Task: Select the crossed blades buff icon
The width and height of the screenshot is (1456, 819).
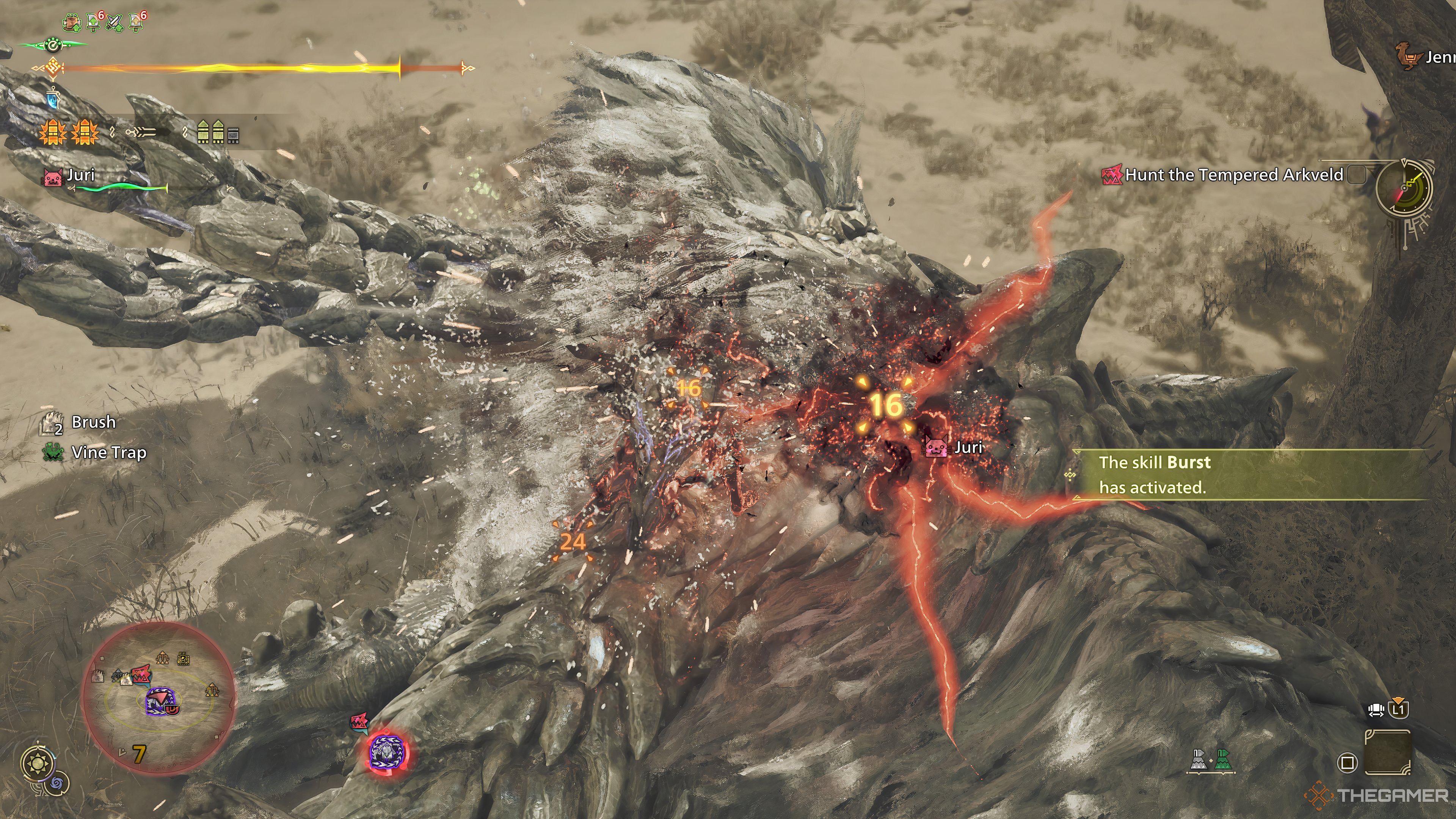Action: point(115,23)
